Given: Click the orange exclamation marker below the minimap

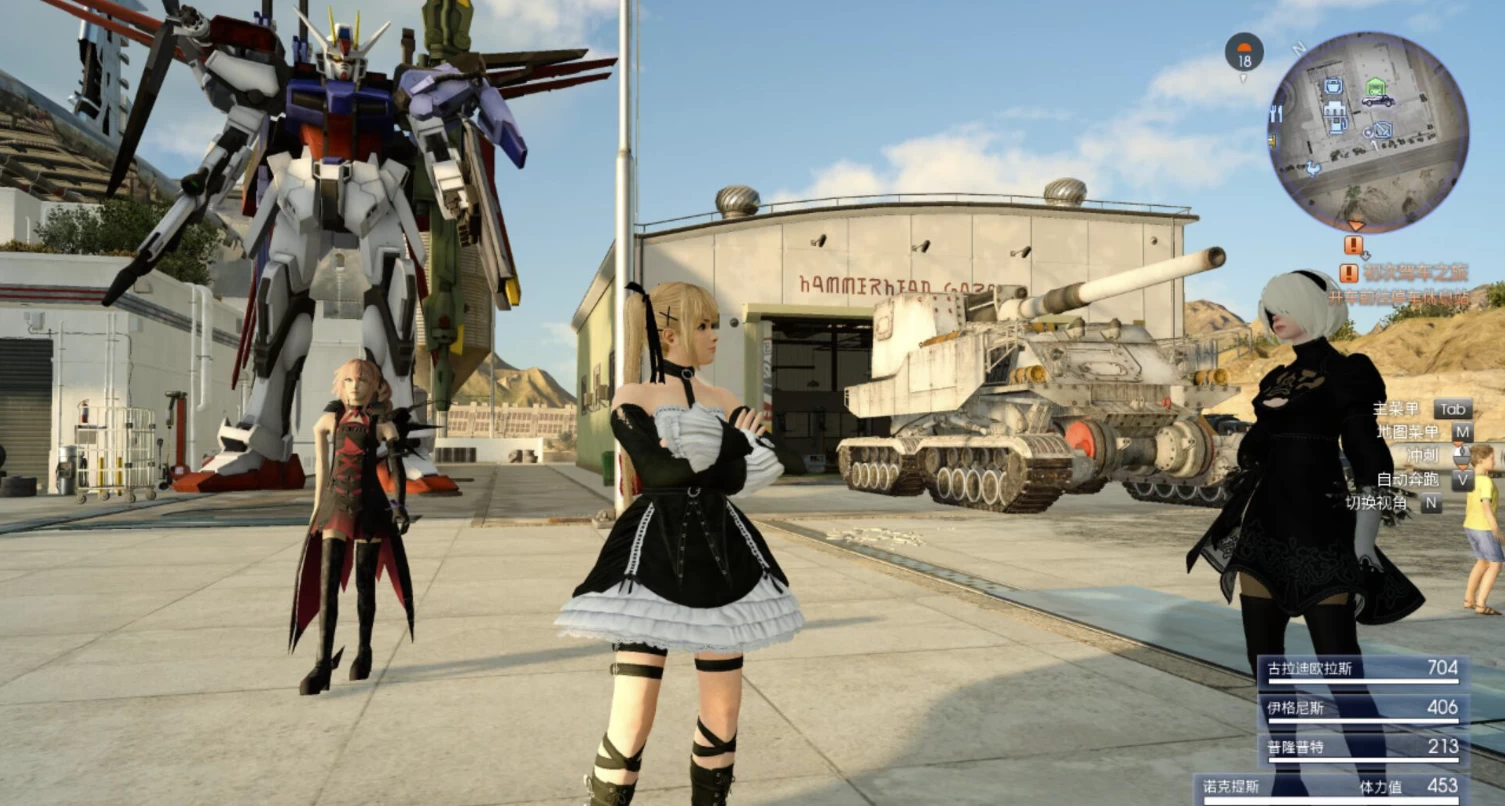Looking at the screenshot, I should [x=1354, y=245].
